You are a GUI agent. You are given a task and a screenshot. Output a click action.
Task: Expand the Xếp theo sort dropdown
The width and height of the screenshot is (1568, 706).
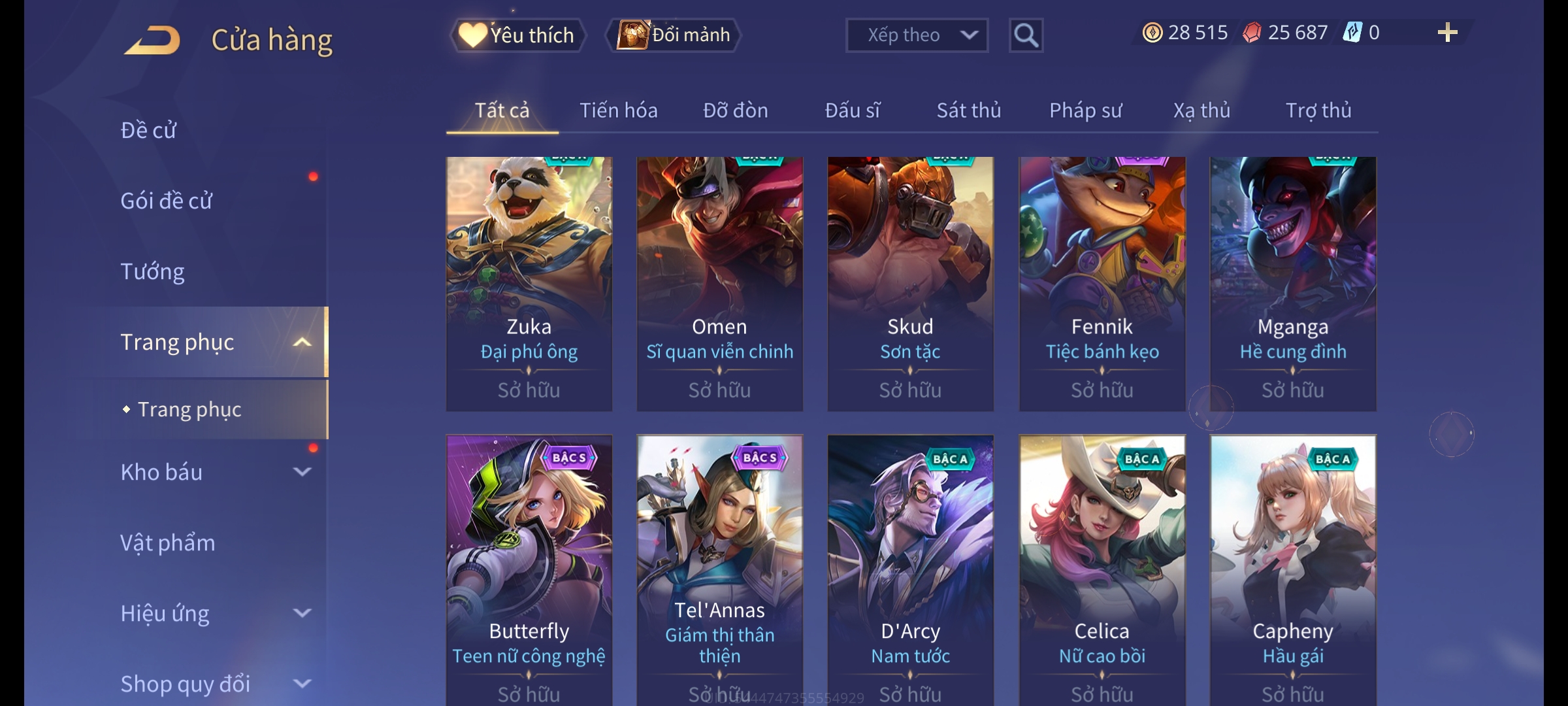(x=916, y=35)
